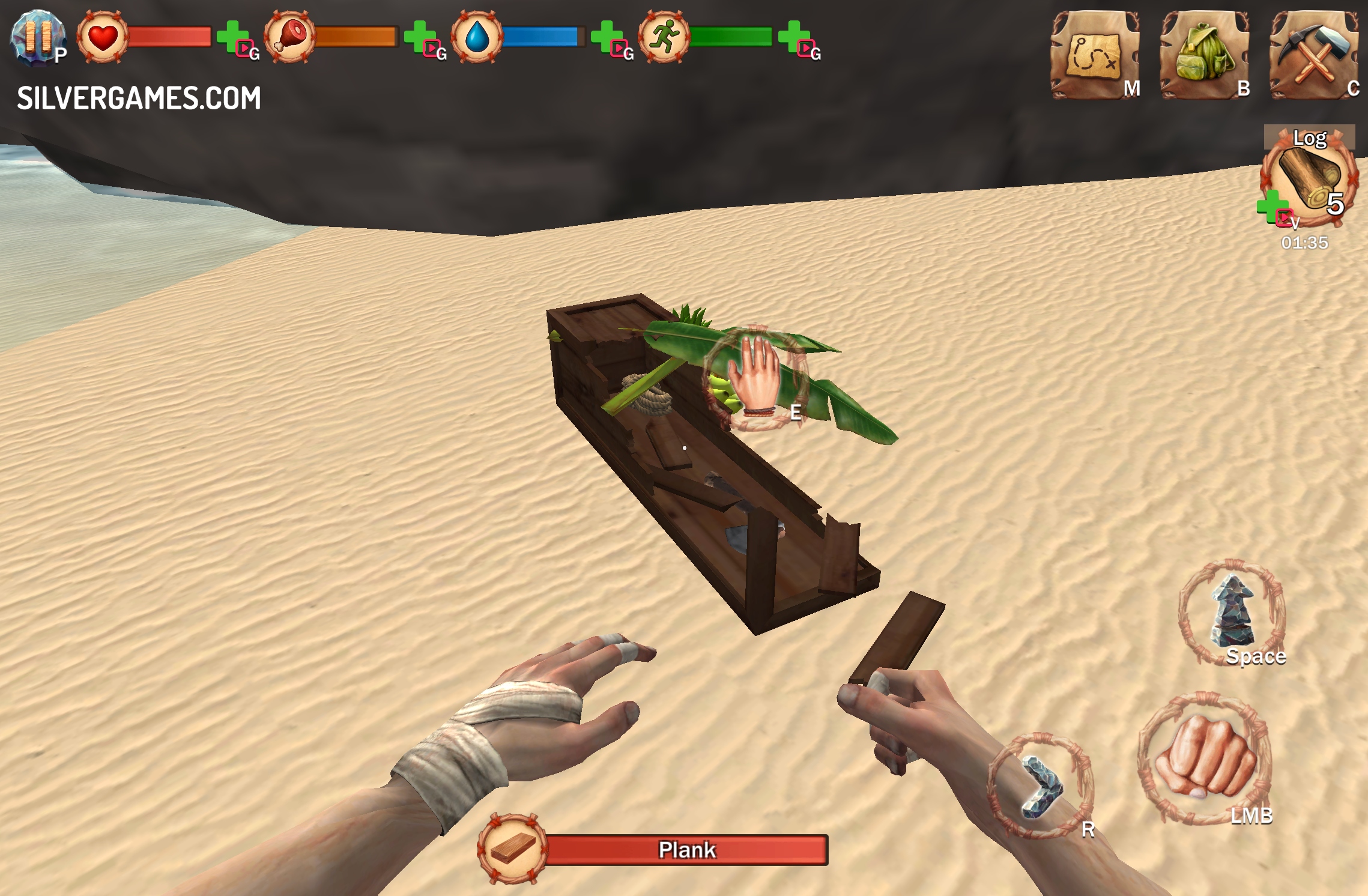Refill hunger using the green plus

(x=420, y=37)
